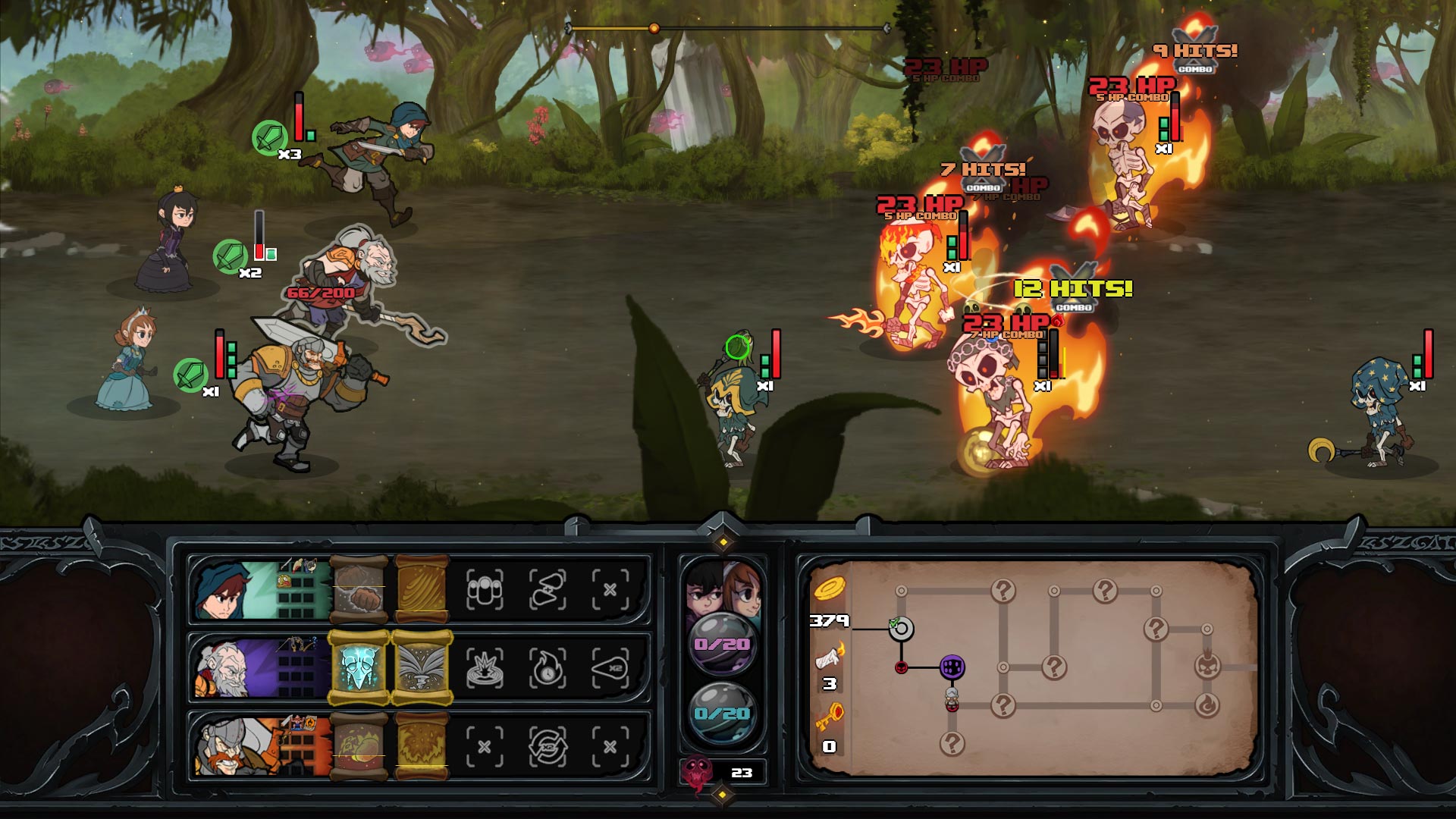Click the progress arrow marker on the top bar

coord(653,27)
